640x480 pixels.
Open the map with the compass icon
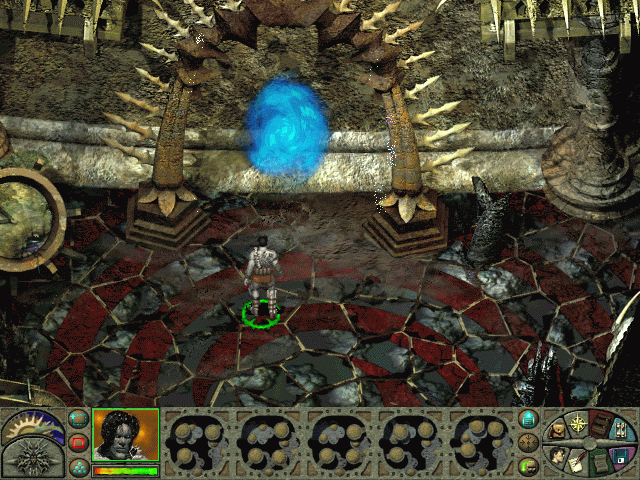coord(576,424)
